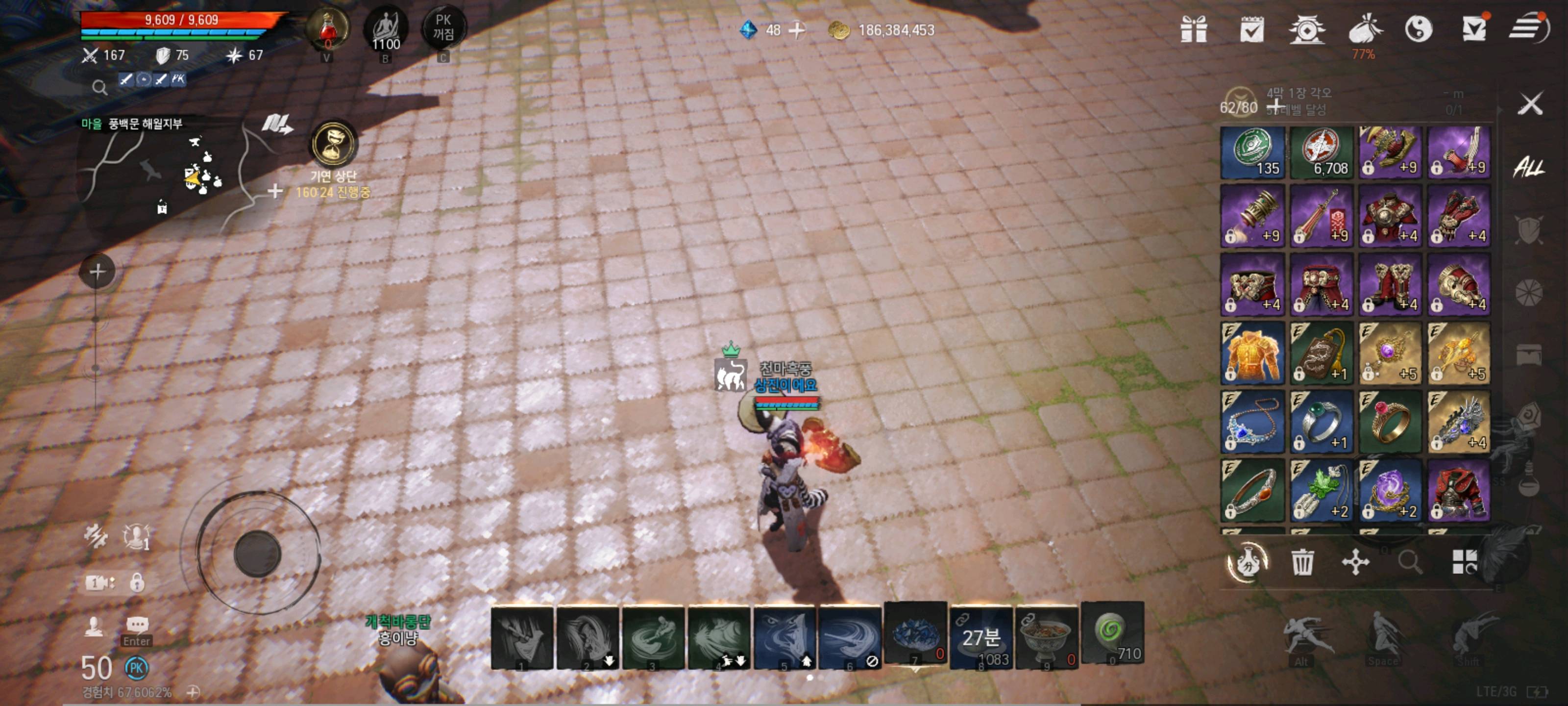Image resolution: width=1568 pixels, height=706 pixels.
Task: Open the main hamburger menu
Action: pos(1528,28)
